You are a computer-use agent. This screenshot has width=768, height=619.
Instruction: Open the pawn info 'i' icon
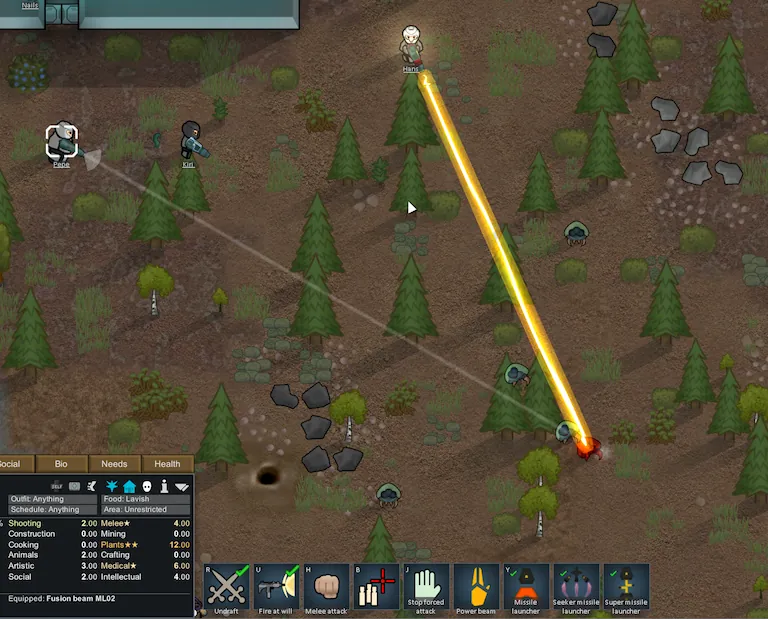tap(163, 486)
